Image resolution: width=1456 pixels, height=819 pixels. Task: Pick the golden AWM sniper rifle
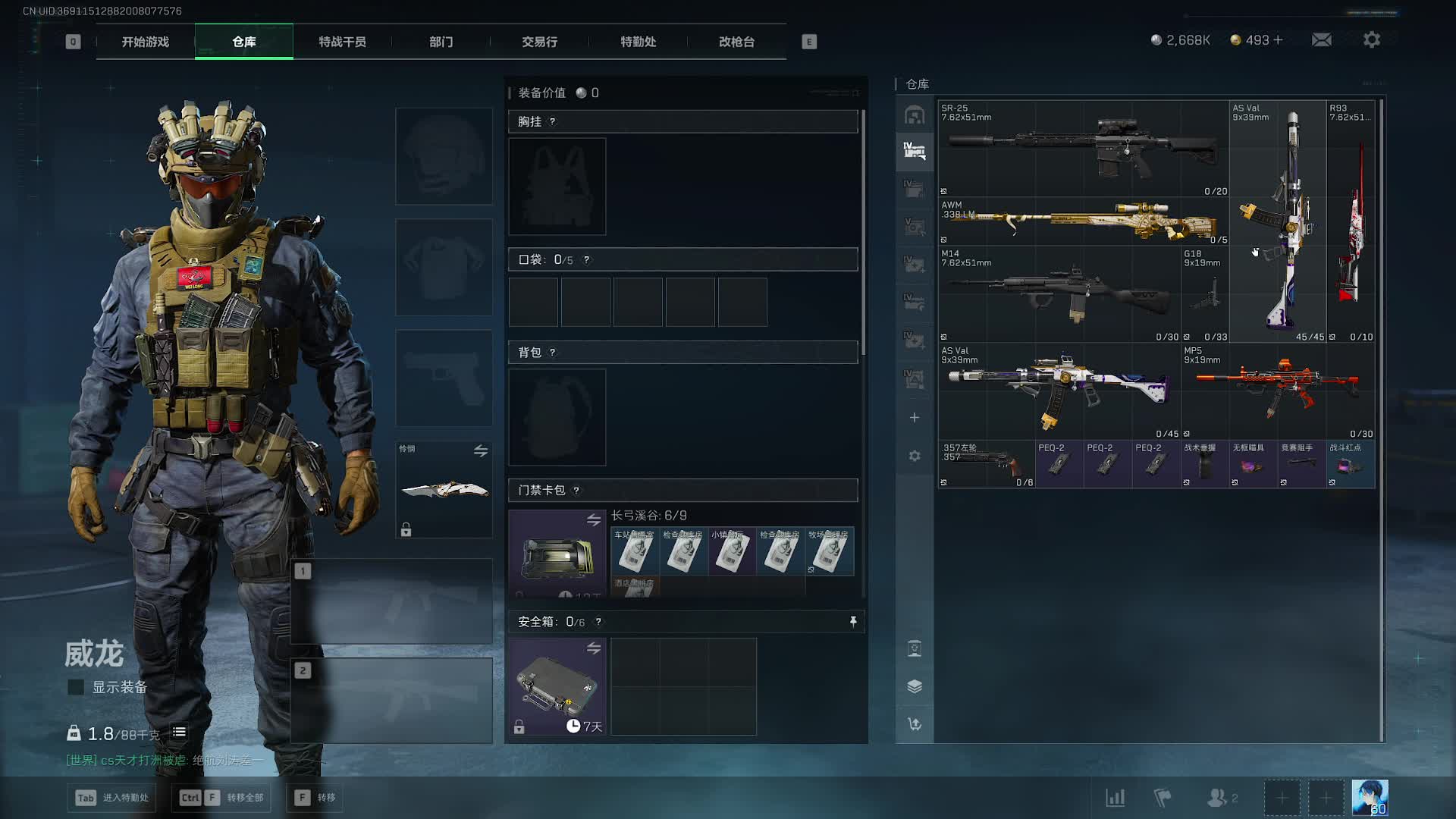1083,221
